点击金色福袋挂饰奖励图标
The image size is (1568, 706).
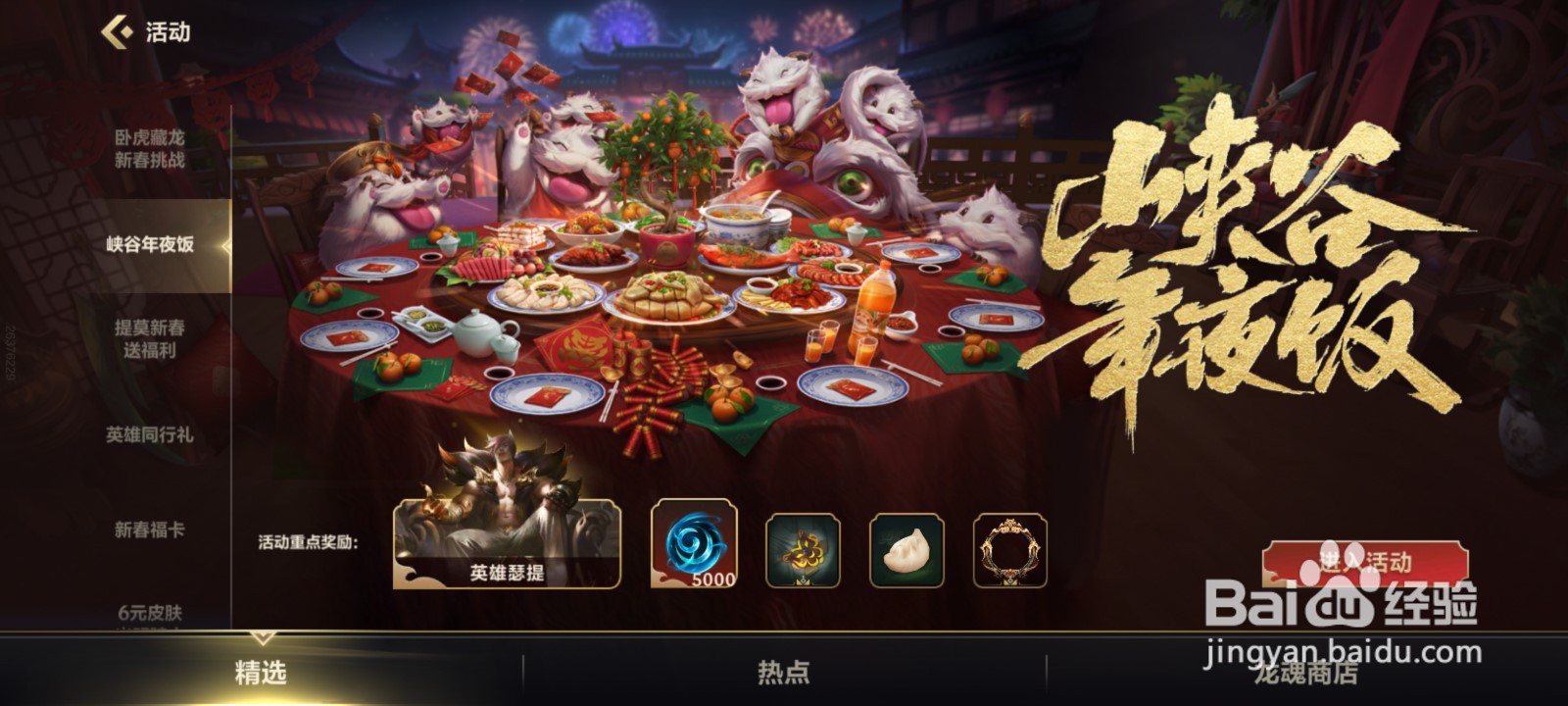click(806, 548)
